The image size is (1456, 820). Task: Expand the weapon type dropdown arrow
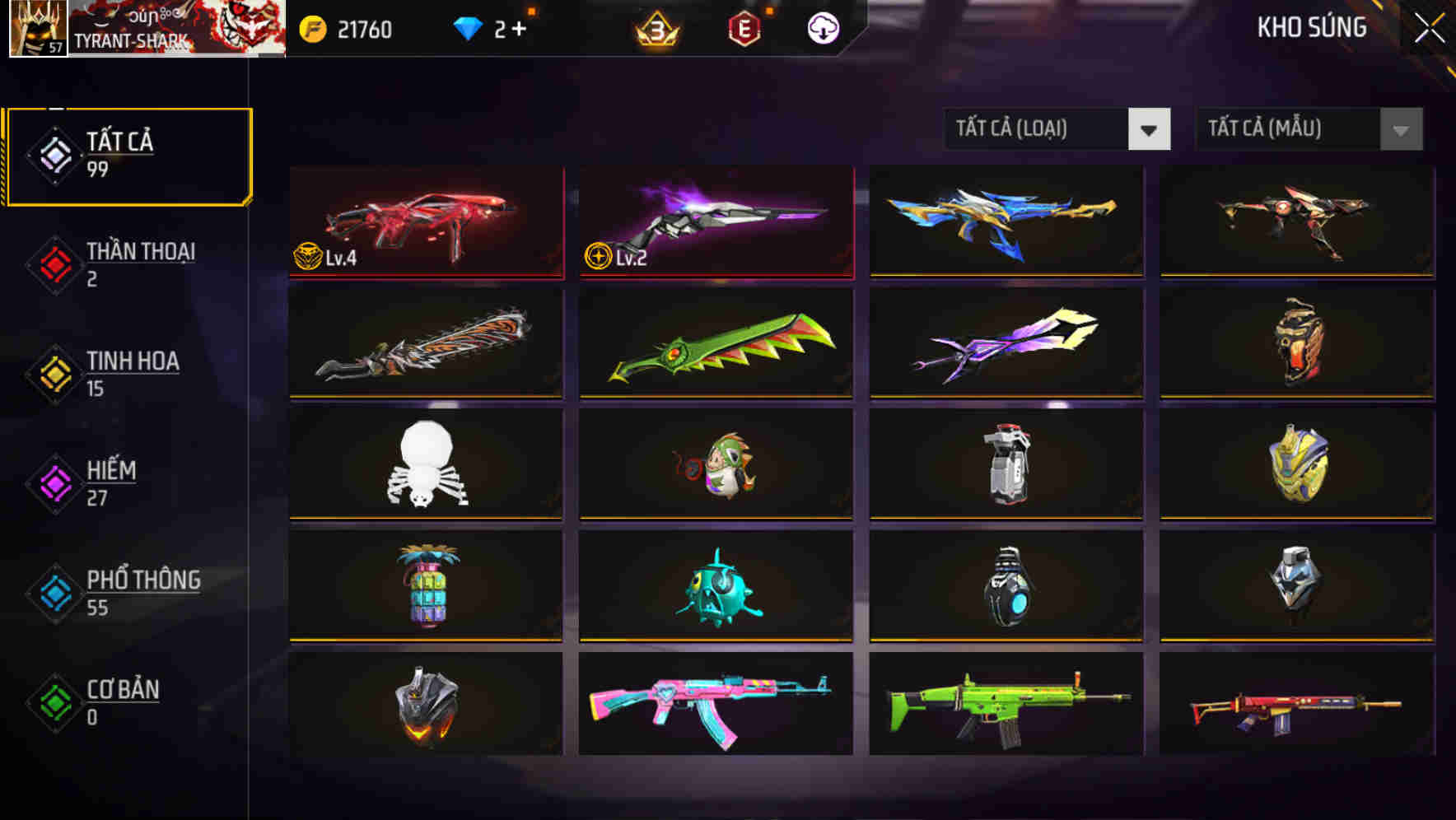[1148, 129]
